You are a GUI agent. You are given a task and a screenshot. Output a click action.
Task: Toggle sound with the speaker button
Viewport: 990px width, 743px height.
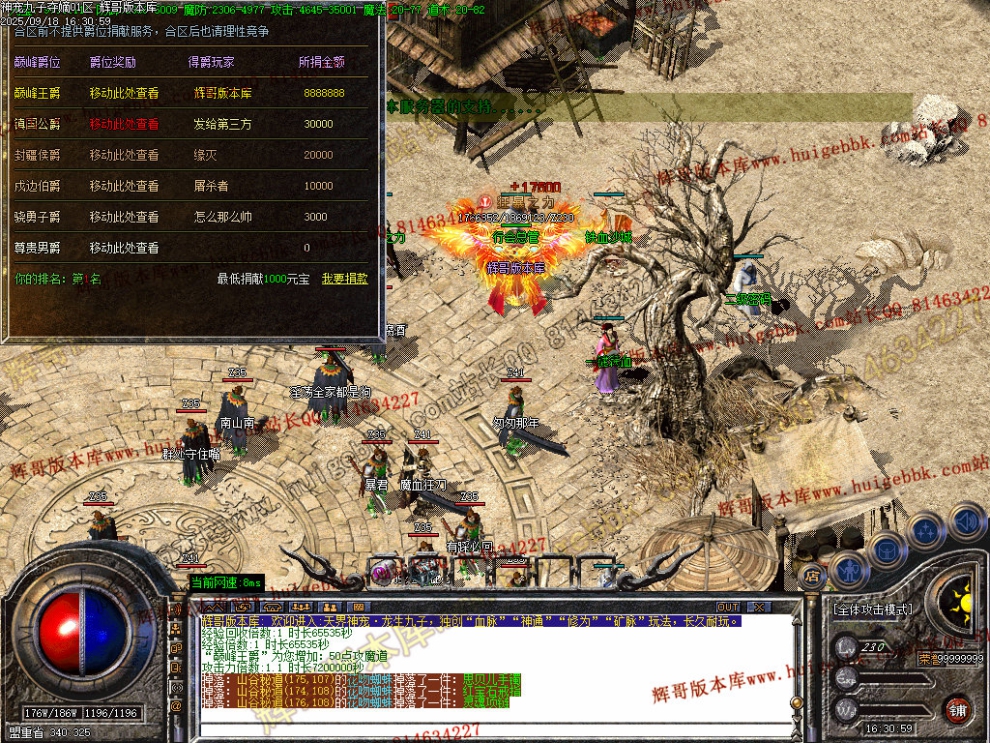tap(966, 521)
